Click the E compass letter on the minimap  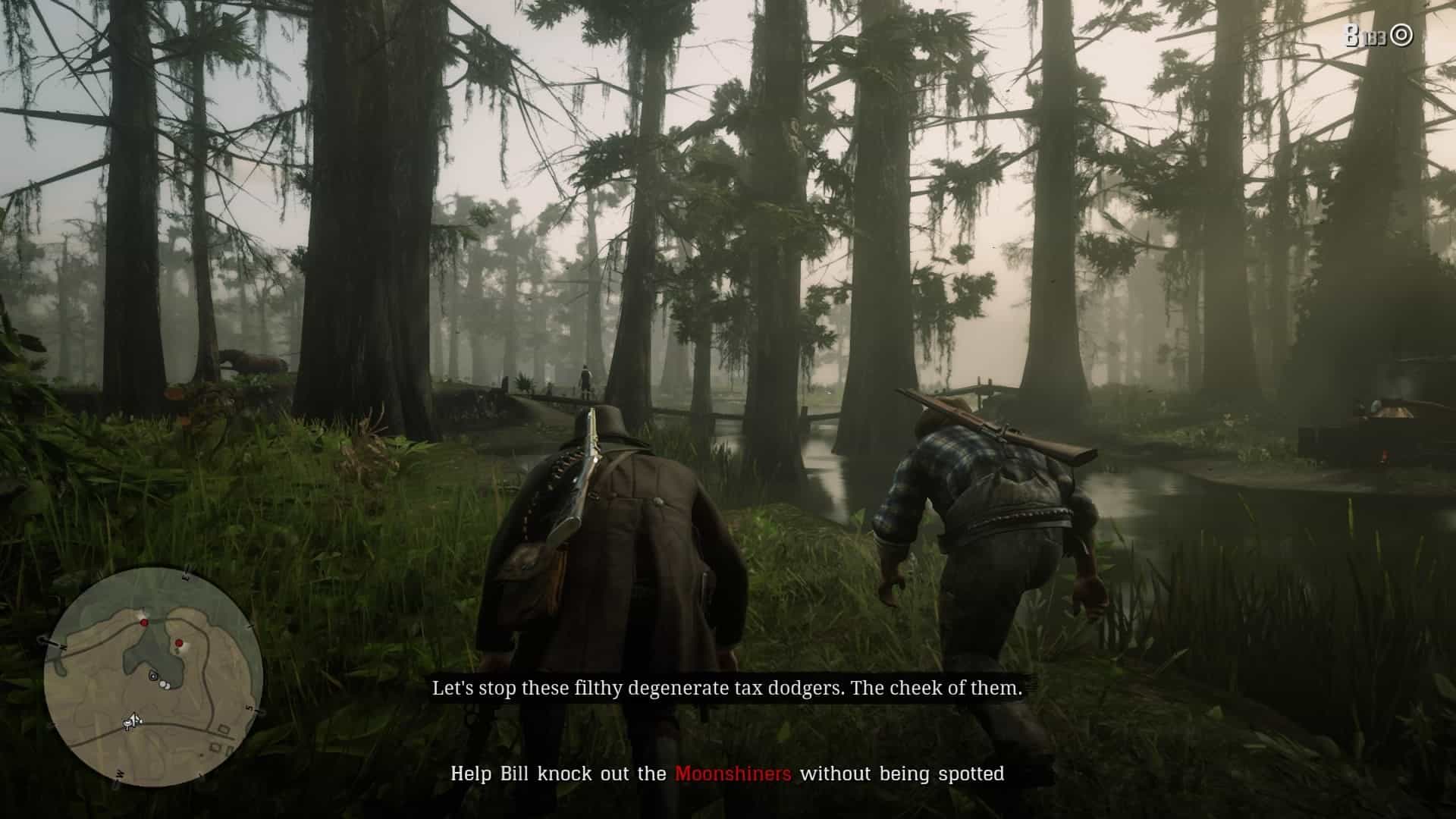tap(187, 573)
